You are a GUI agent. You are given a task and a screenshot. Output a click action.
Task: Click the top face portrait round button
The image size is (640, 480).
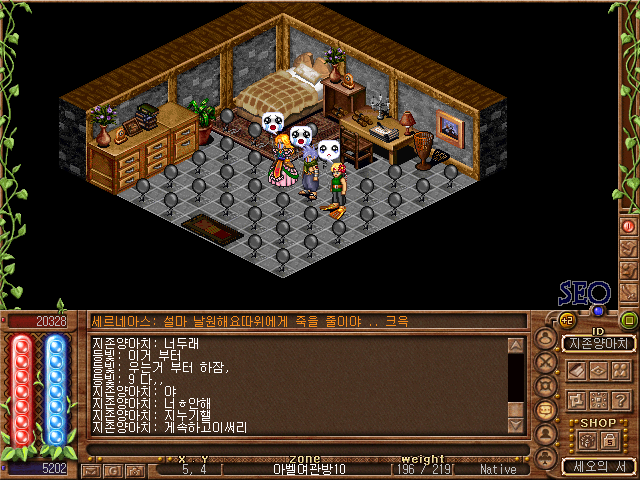[x=546, y=338]
